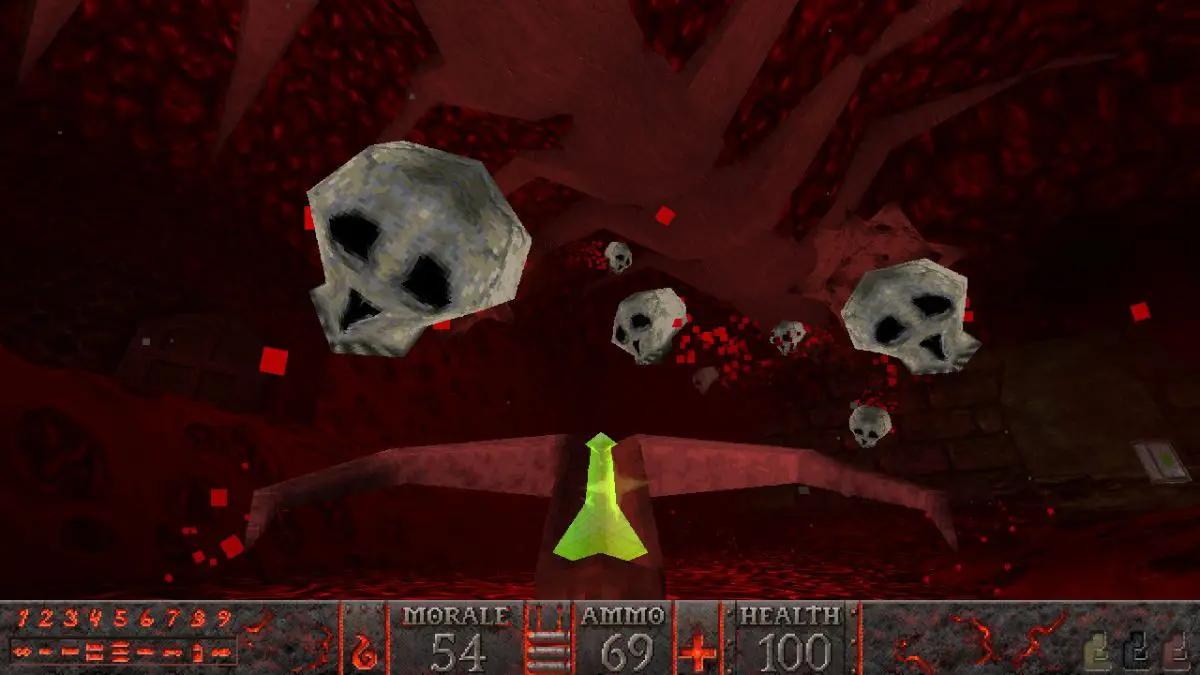Select weapon slot number 1
Viewport: 1200px width, 675px height.
(x=21, y=619)
